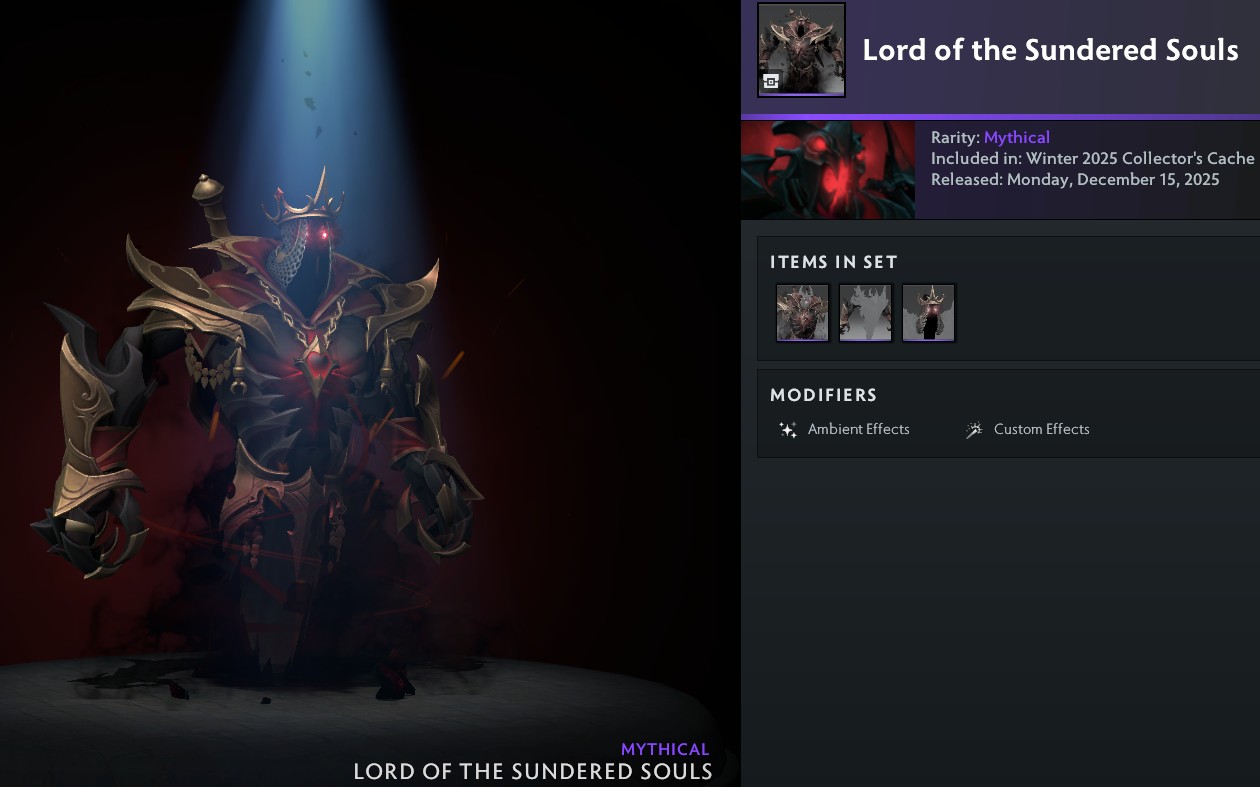Click the red hero portrait banner
This screenshot has height=787, width=1260.
click(828, 170)
